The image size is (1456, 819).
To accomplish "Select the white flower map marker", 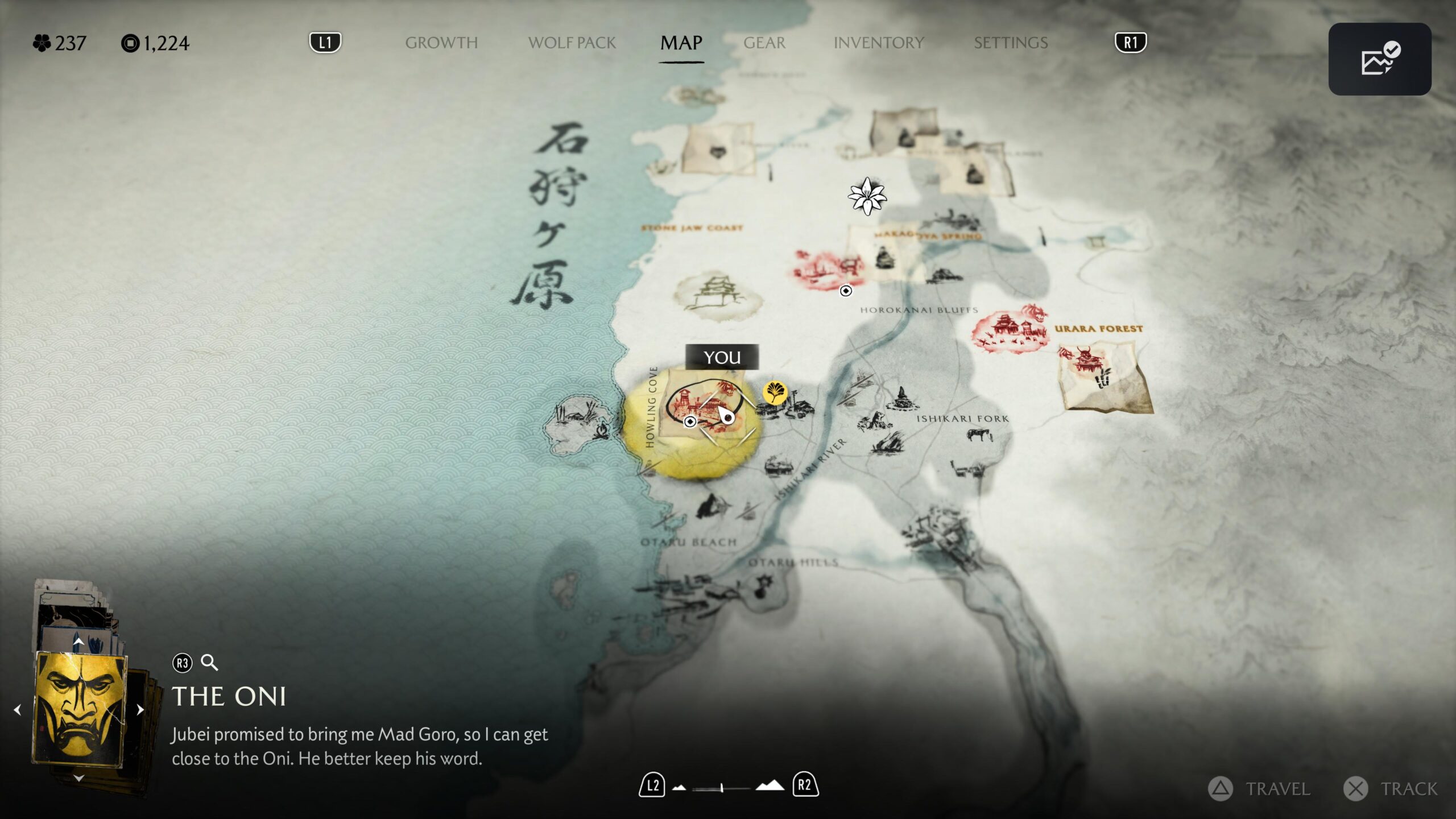I will coord(867,196).
